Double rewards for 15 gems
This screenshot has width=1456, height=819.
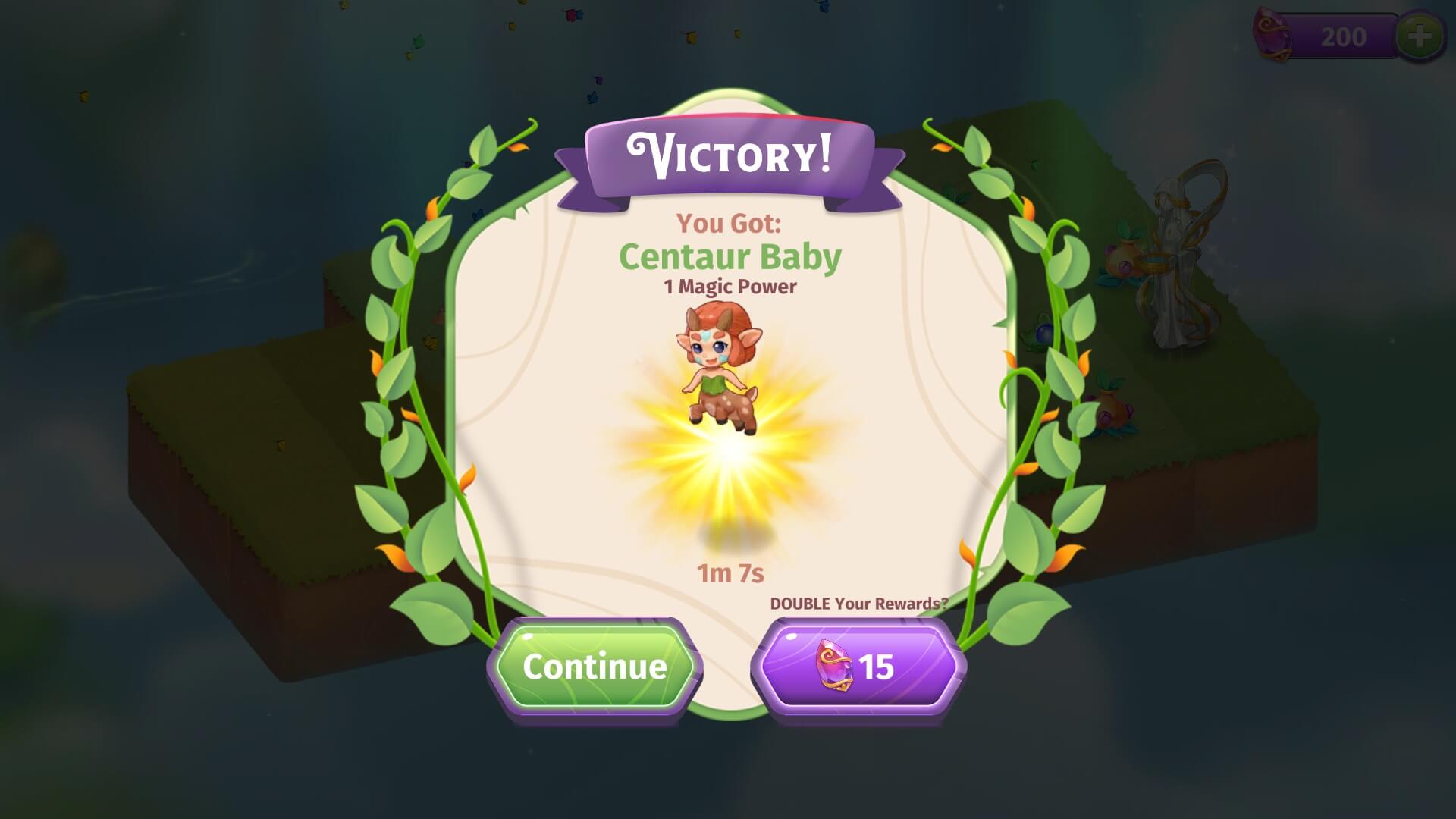pos(858,667)
